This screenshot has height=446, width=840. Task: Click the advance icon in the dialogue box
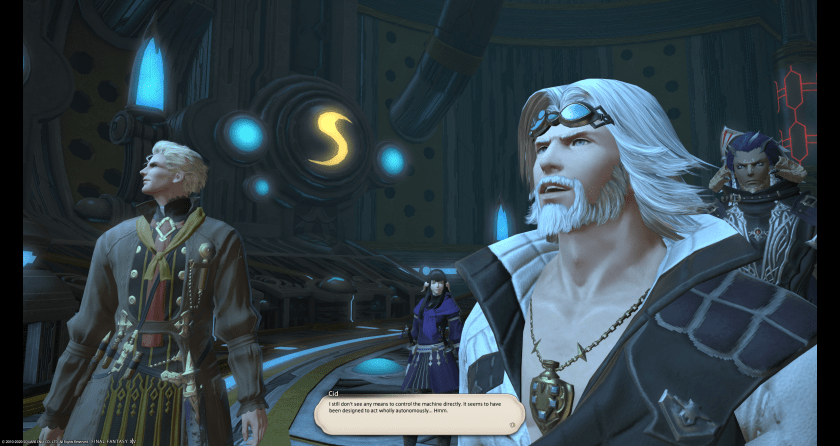[512, 424]
